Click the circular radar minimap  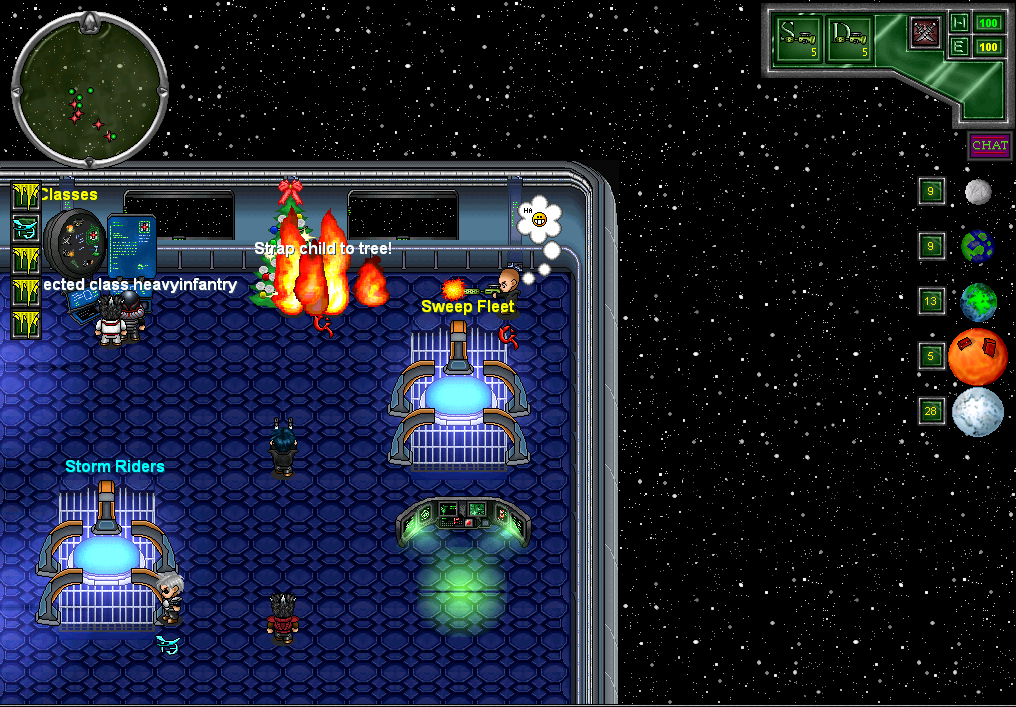(x=88, y=91)
